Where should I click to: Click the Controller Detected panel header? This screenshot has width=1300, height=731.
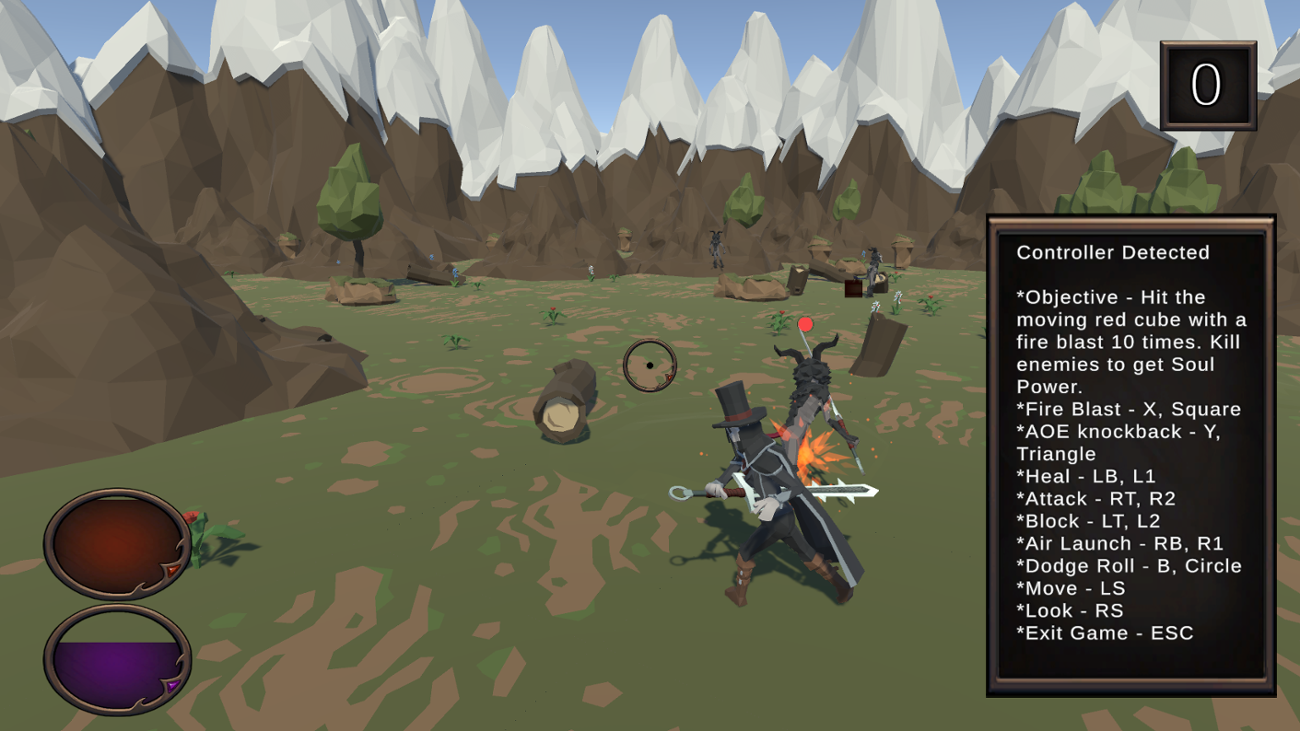pos(1114,253)
